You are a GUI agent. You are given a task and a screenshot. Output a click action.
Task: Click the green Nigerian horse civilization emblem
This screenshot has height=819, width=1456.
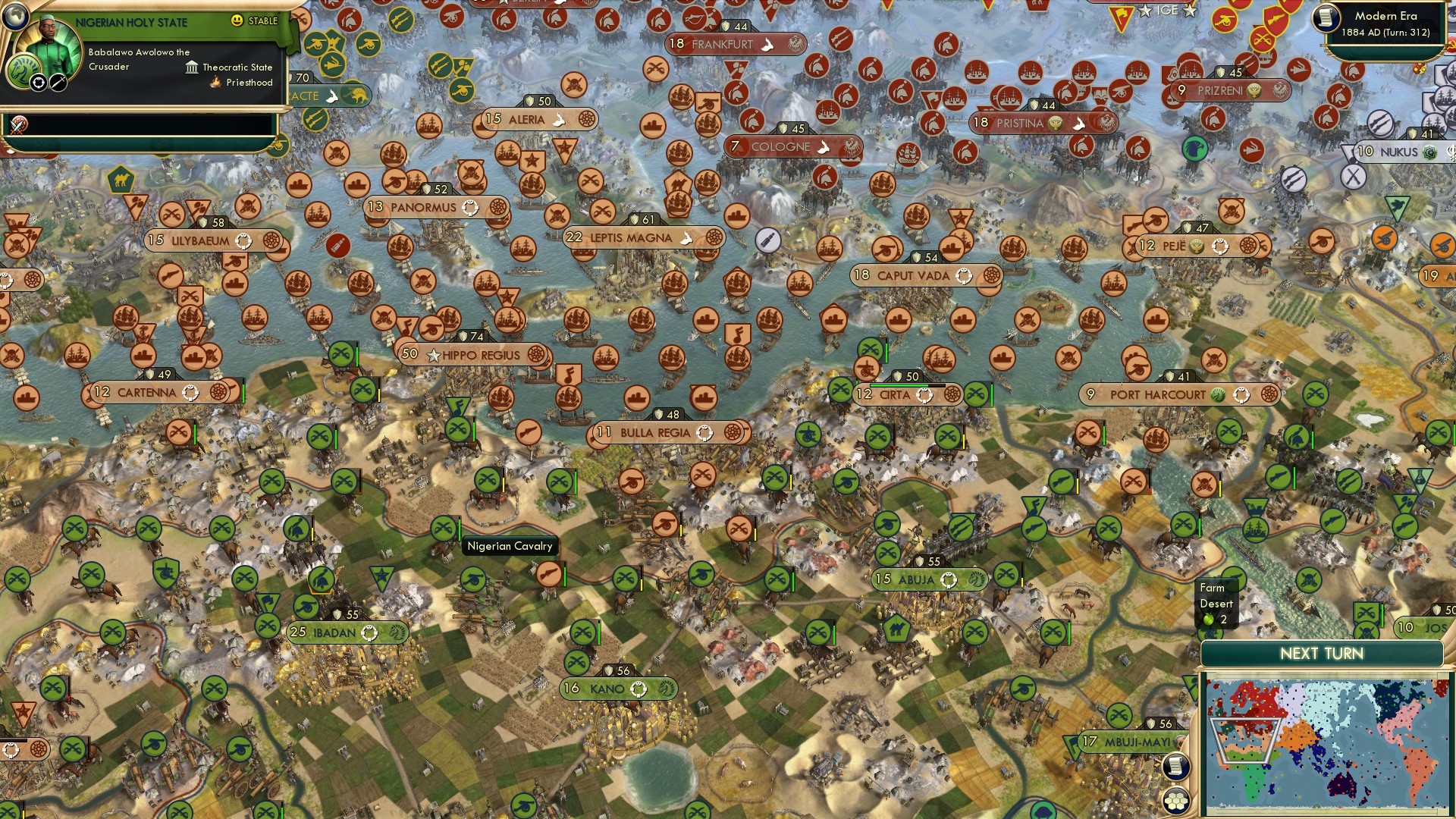(24, 70)
